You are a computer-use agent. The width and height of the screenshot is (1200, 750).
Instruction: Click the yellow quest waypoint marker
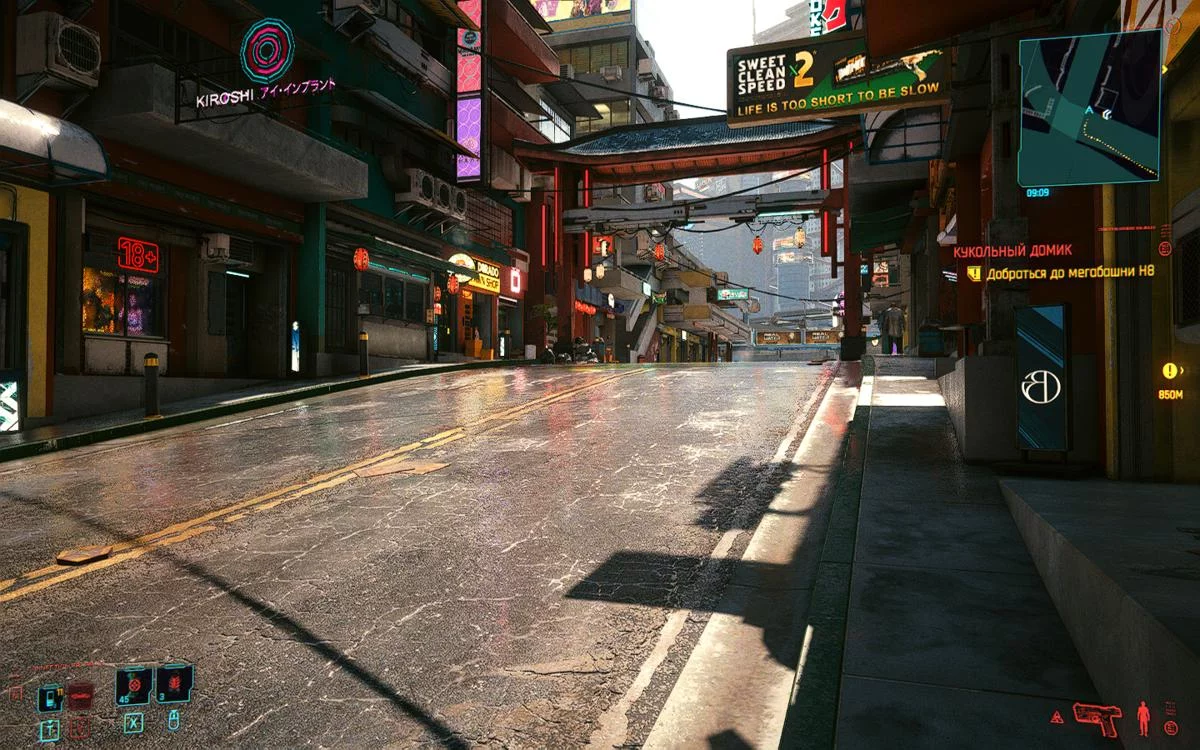[1169, 371]
